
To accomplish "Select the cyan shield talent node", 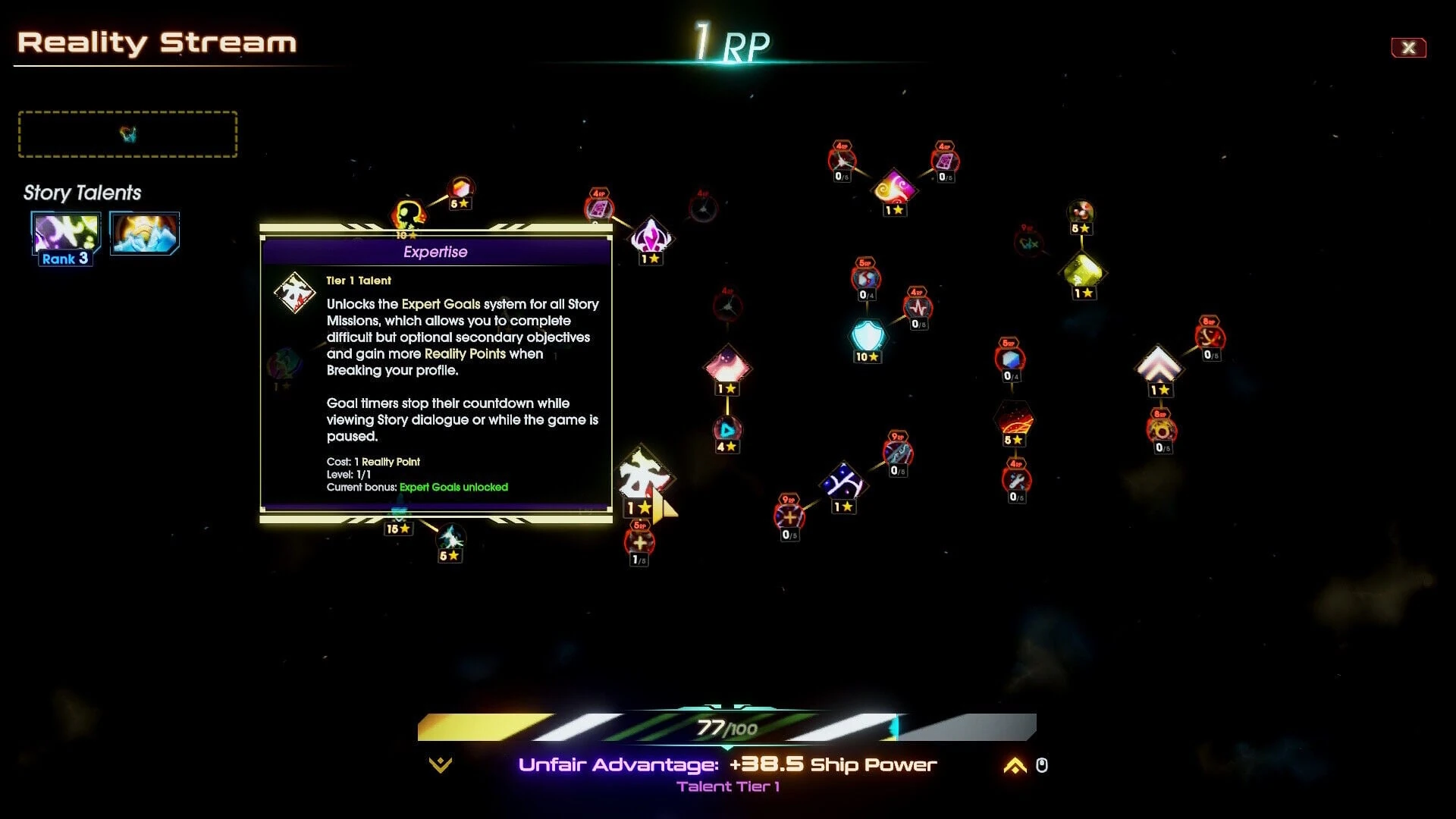I will (x=868, y=334).
